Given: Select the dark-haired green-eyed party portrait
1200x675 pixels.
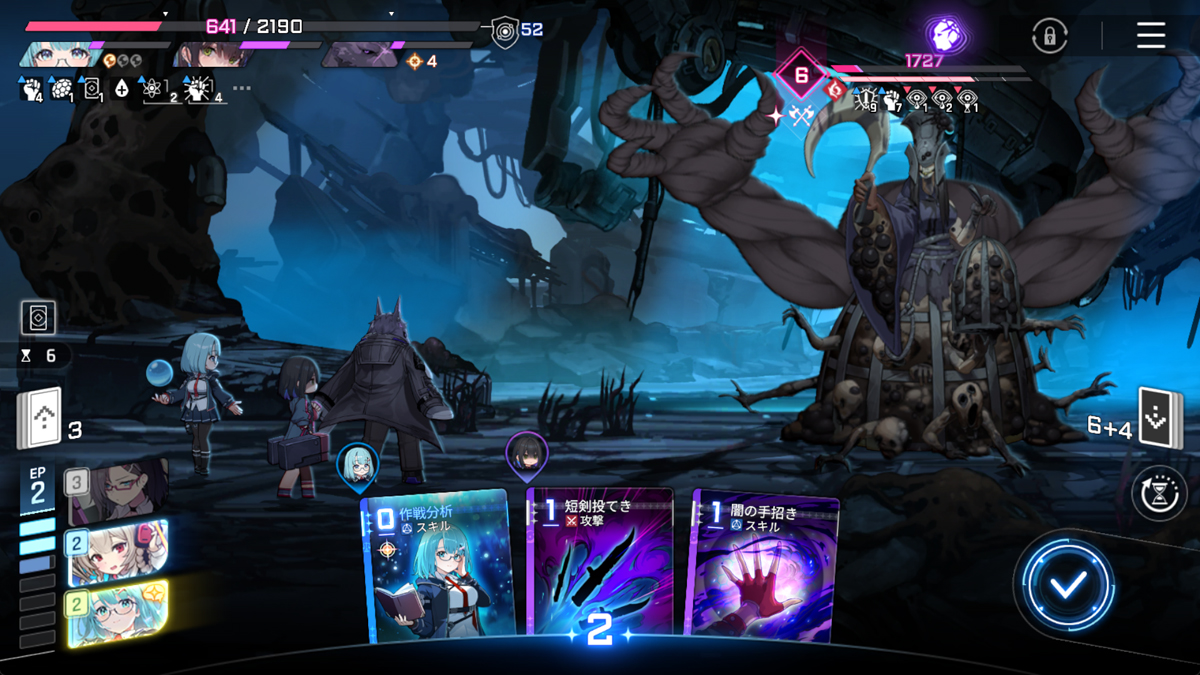Looking at the screenshot, I should tap(210, 52).
